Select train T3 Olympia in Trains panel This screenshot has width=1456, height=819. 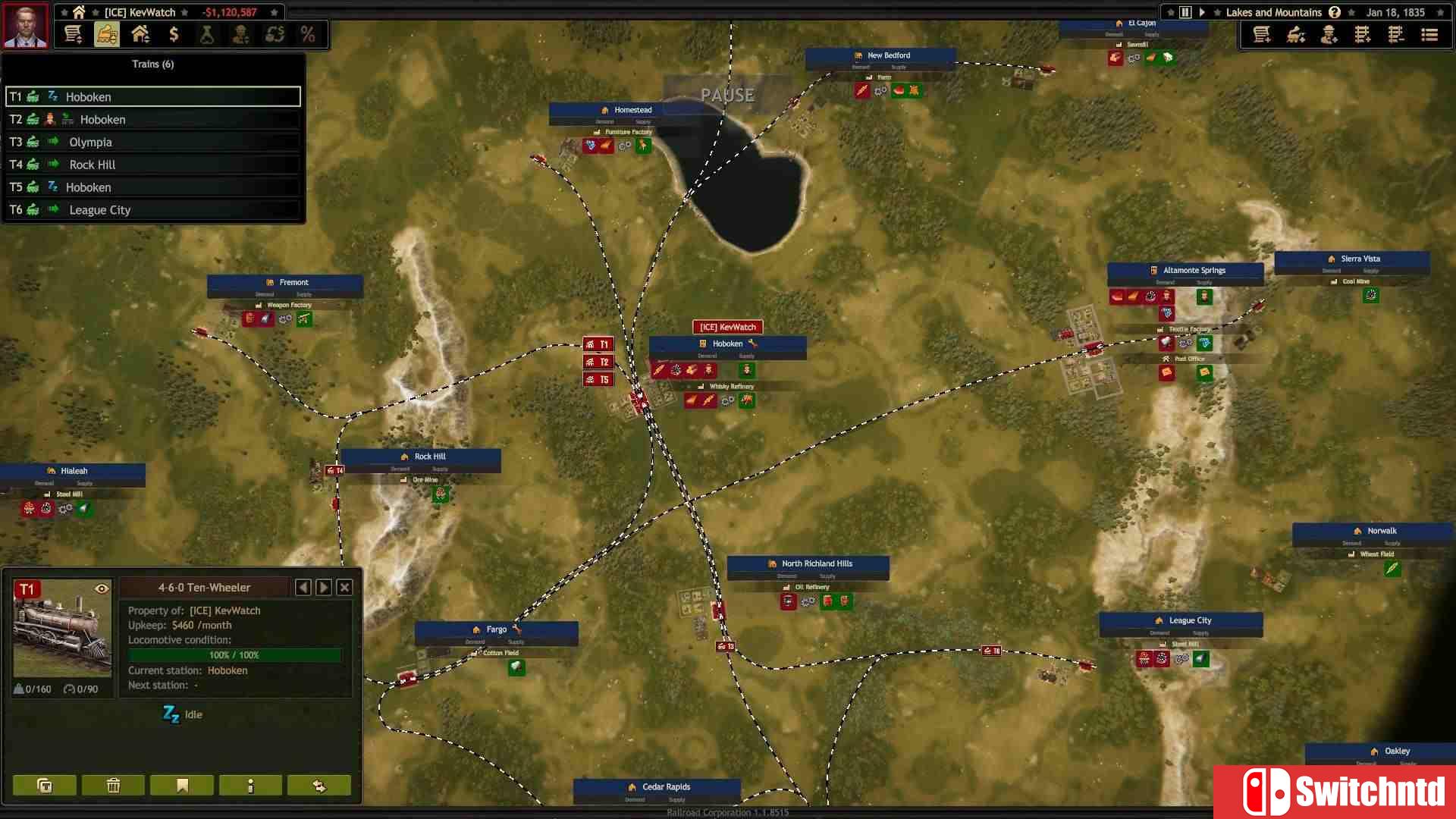pyautogui.click(x=152, y=142)
